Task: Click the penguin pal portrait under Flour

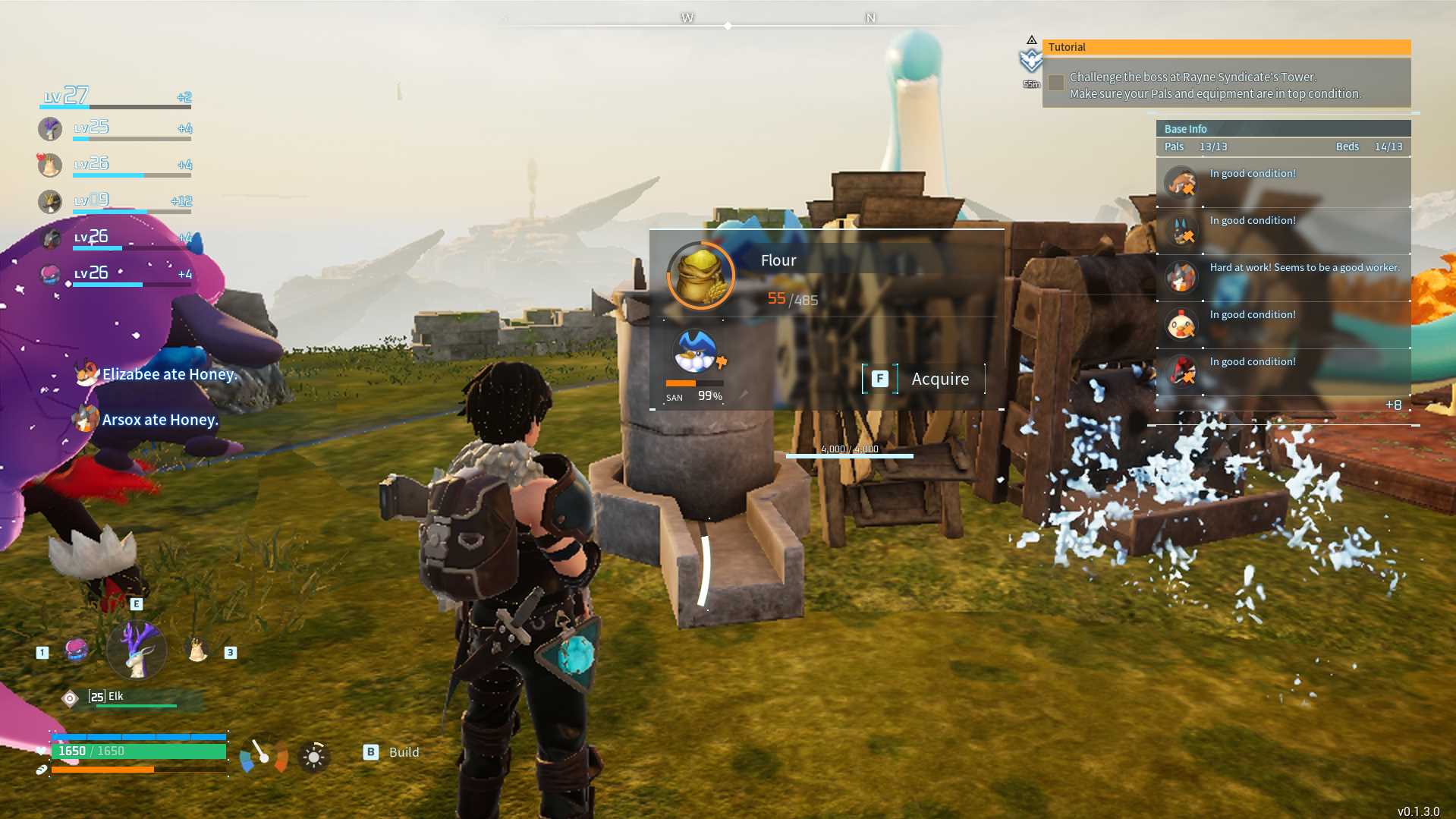Action: pyautogui.click(x=696, y=351)
